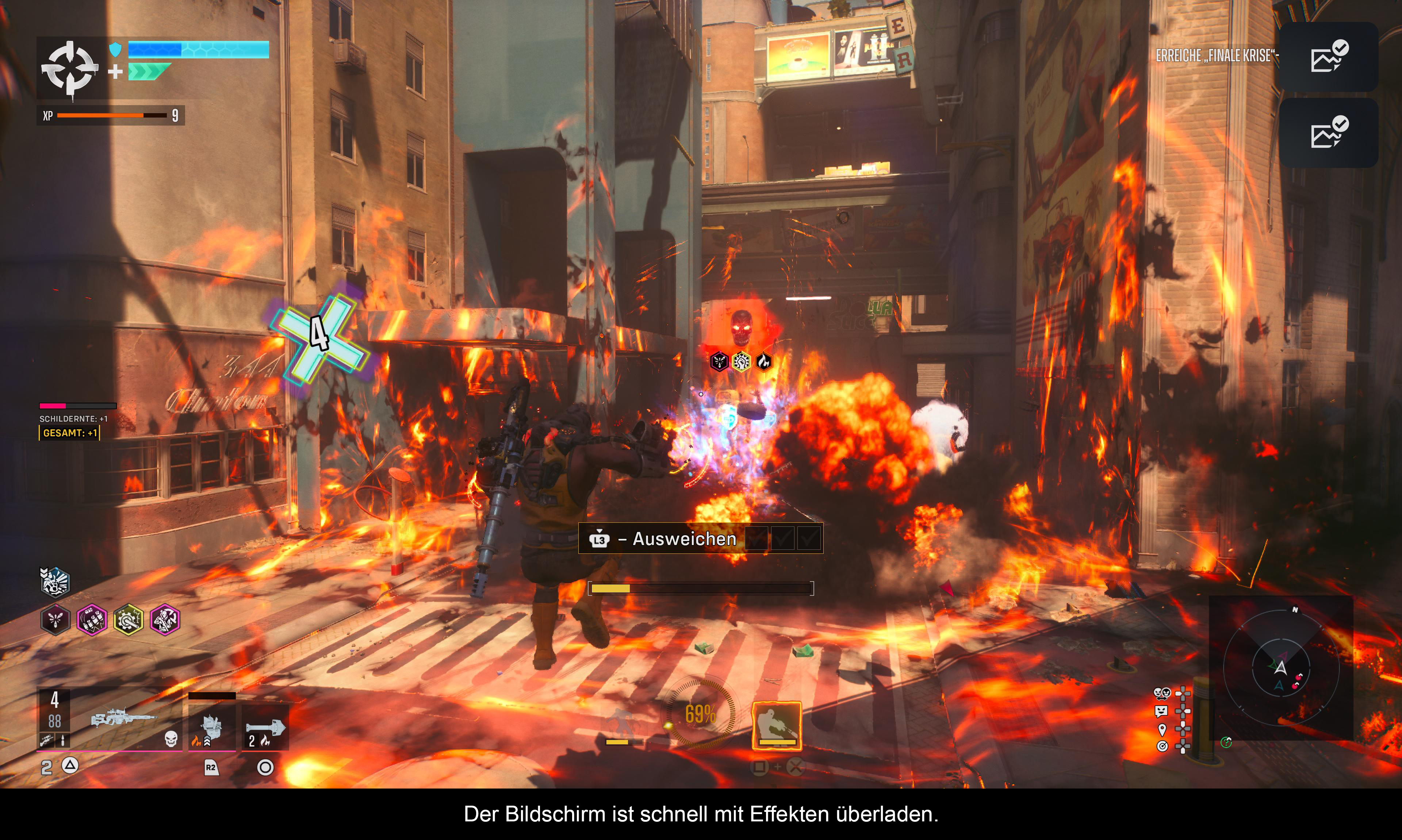Open the circular radar minimap
This screenshot has width=1402, height=840.
(x=1281, y=668)
